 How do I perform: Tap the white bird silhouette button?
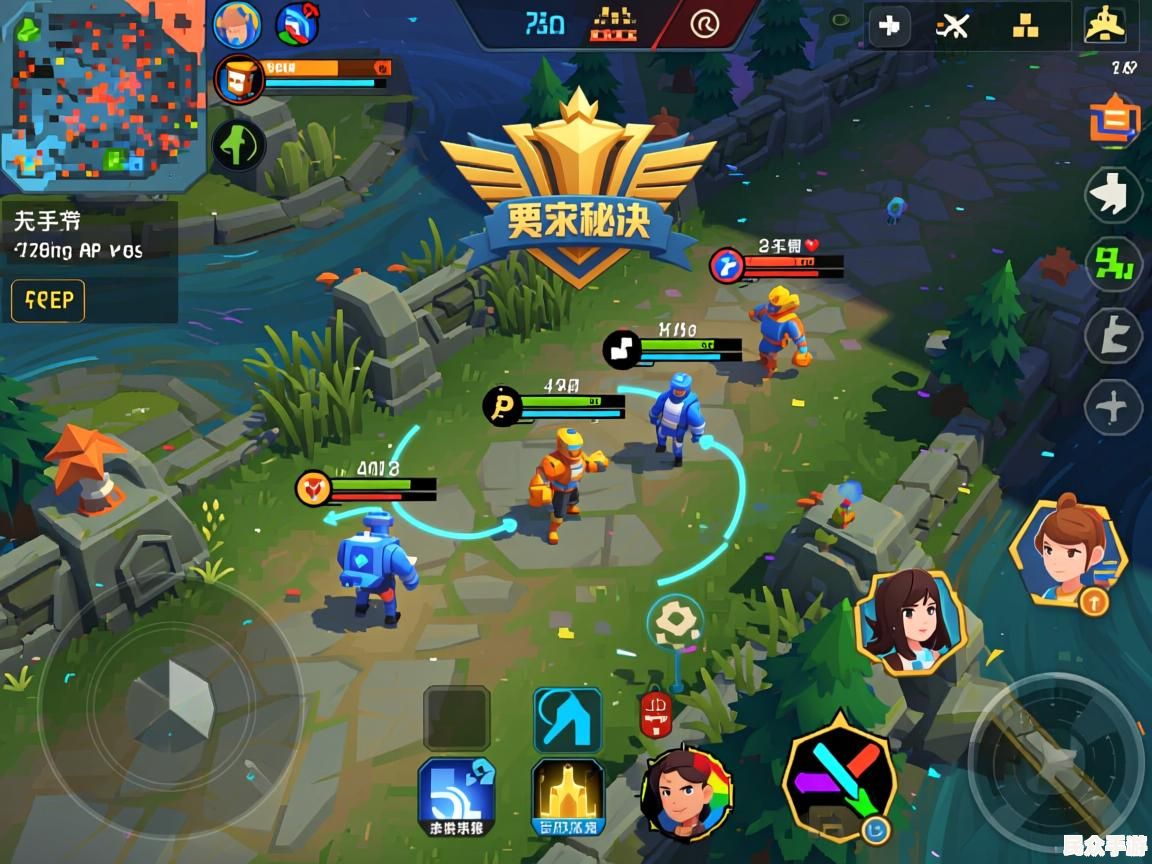point(1113,195)
